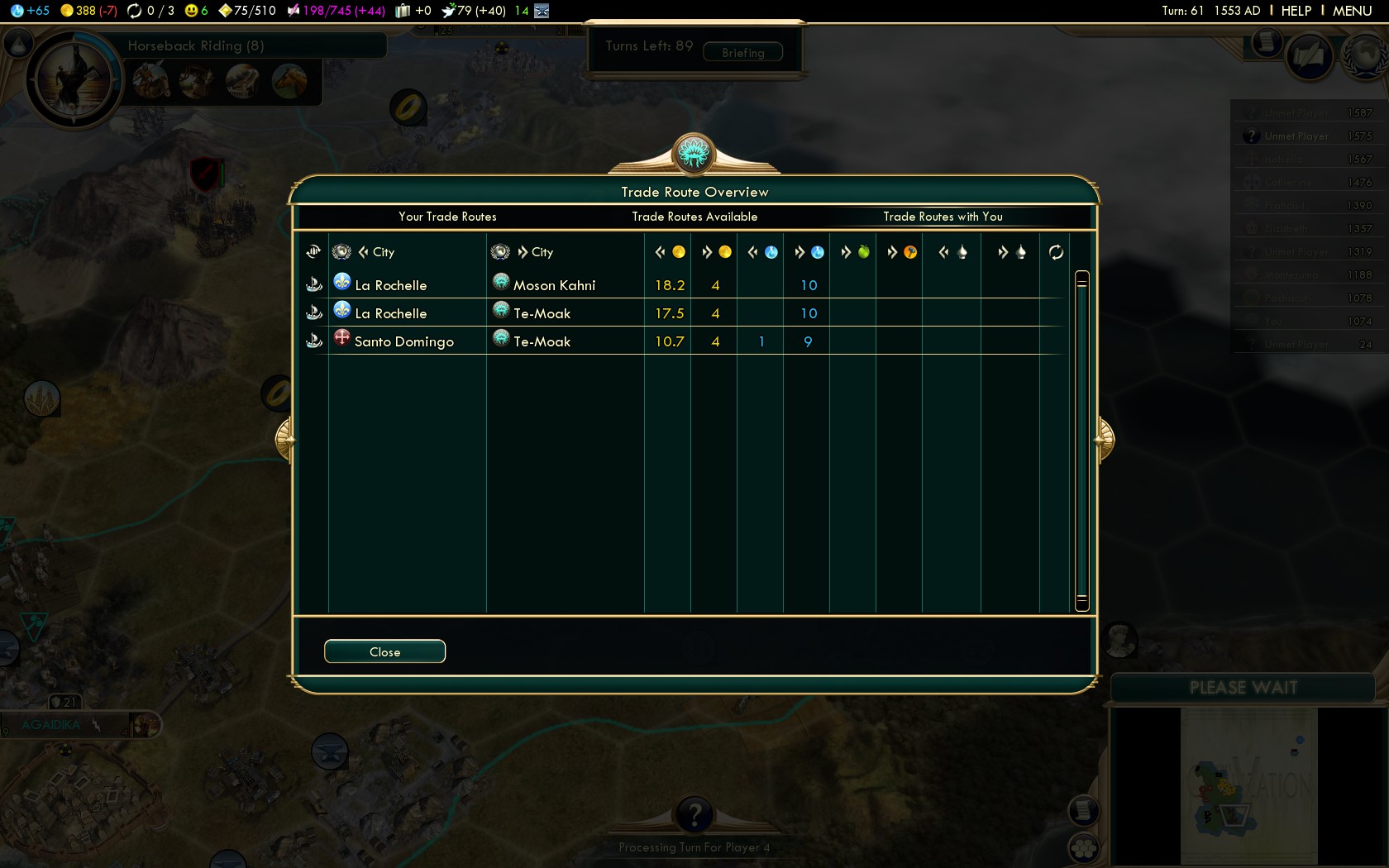Click the science per turn indicator
The width and height of the screenshot is (1389, 868).
click(30, 11)
